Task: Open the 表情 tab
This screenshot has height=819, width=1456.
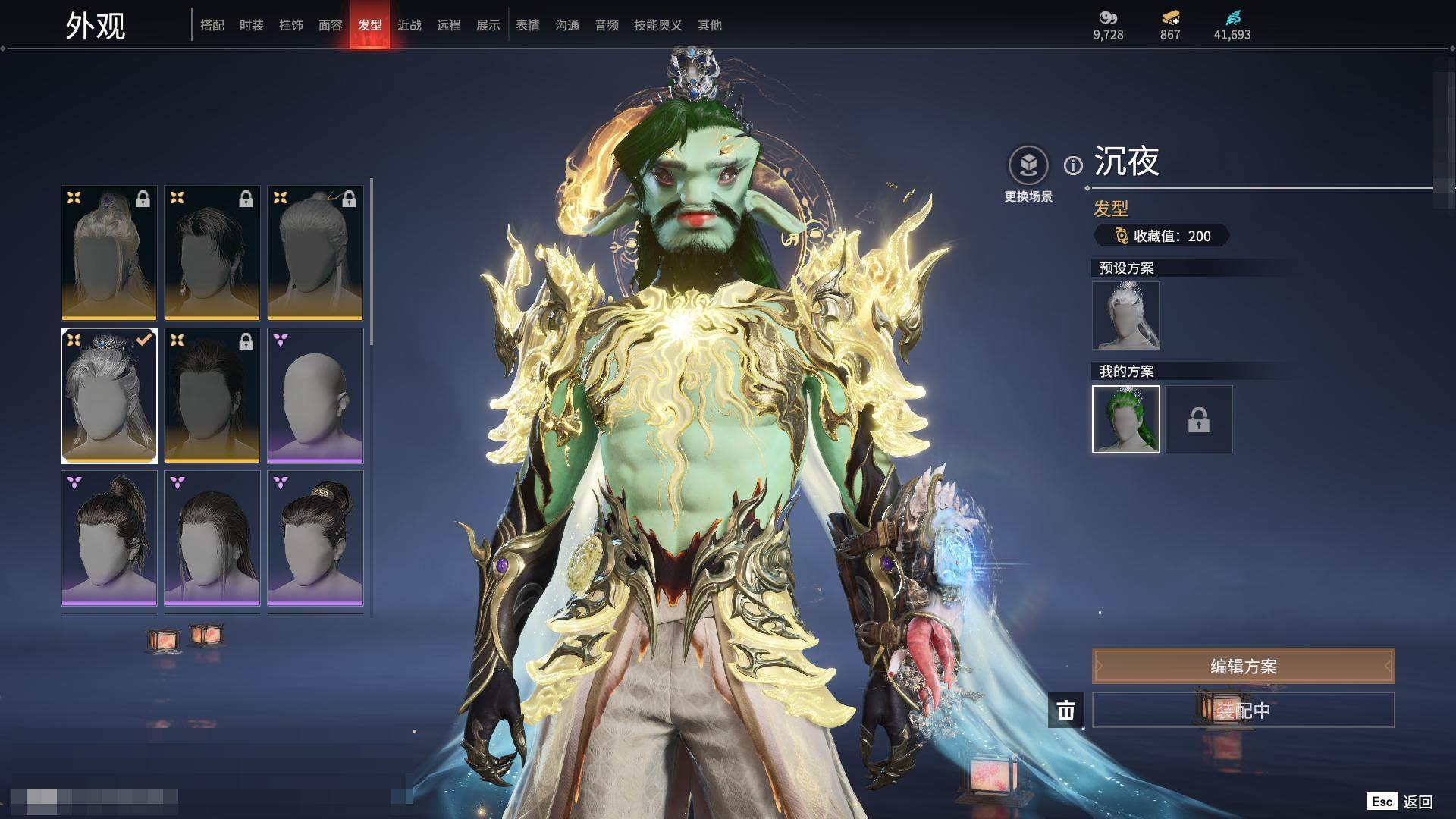Action: click(x=528, y=25)
